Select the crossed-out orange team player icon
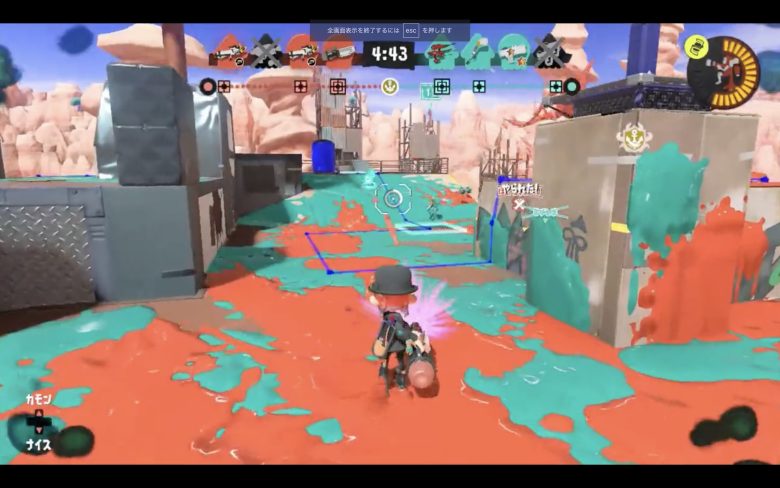Screen dimensions: 780x488 coord(265,51)
